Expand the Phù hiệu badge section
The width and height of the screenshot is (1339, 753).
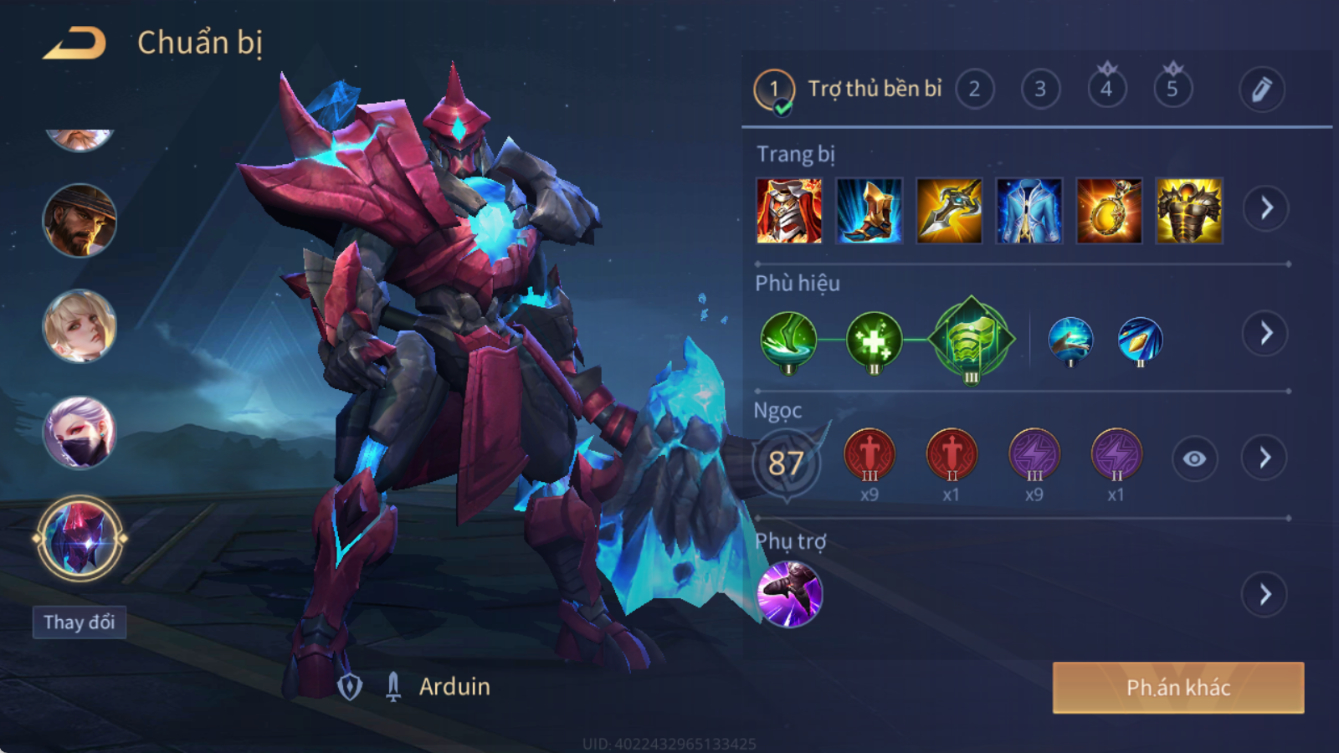pos(1265,333)
